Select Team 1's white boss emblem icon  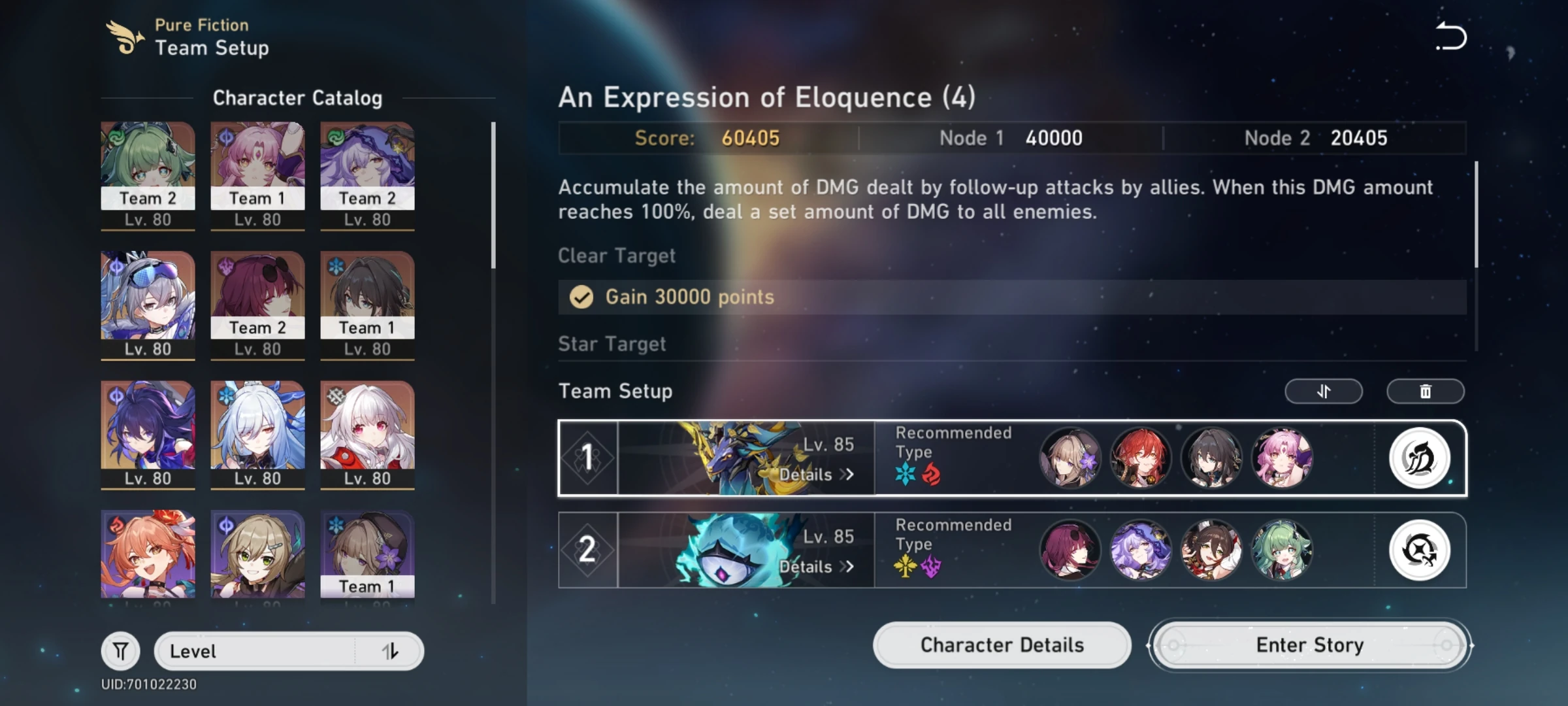pos(1419,458)
